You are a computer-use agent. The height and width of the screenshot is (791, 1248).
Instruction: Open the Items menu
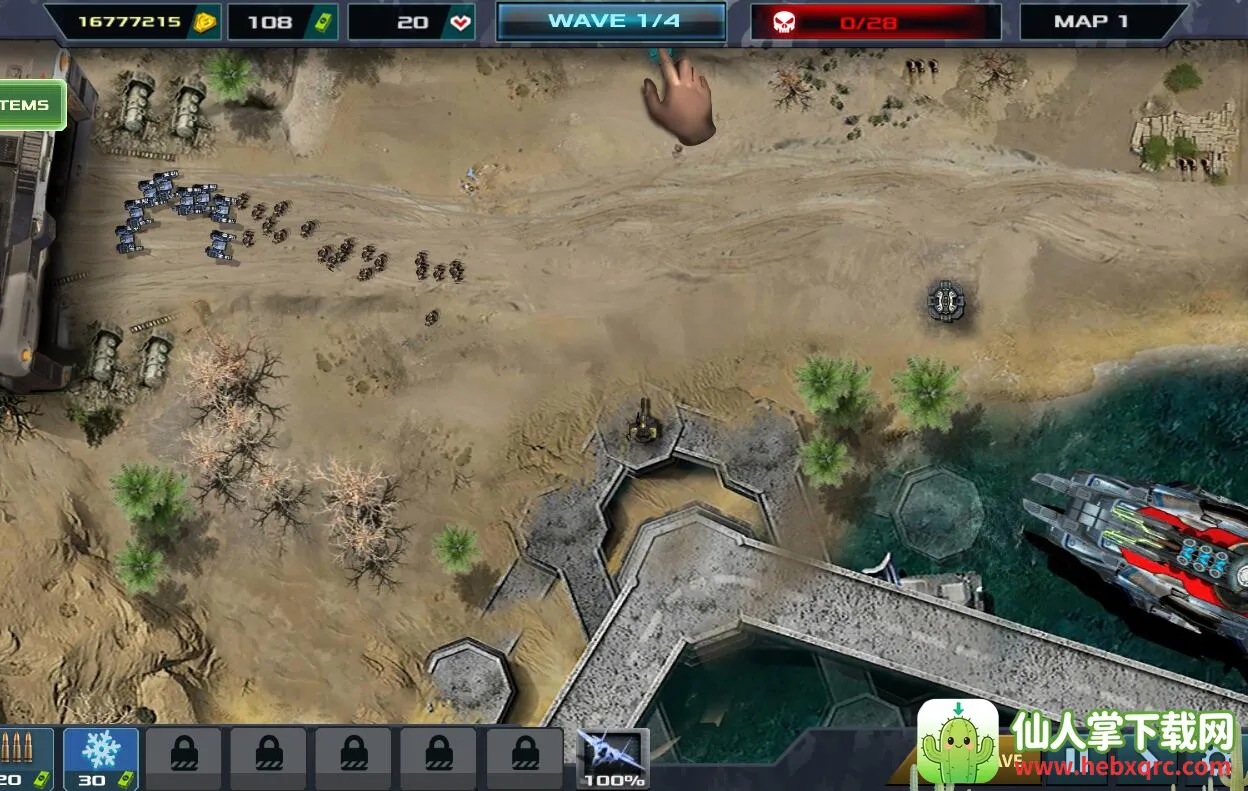(x=30, y=105)
